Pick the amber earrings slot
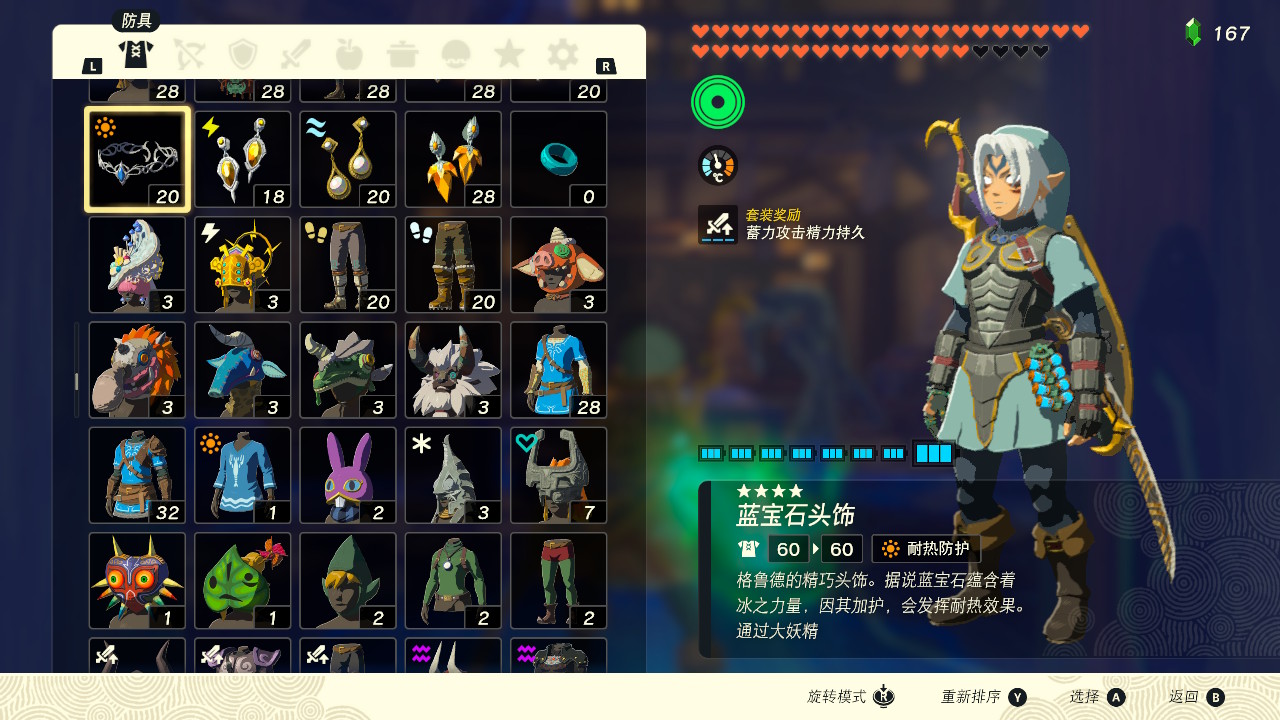 coord(453,159)
